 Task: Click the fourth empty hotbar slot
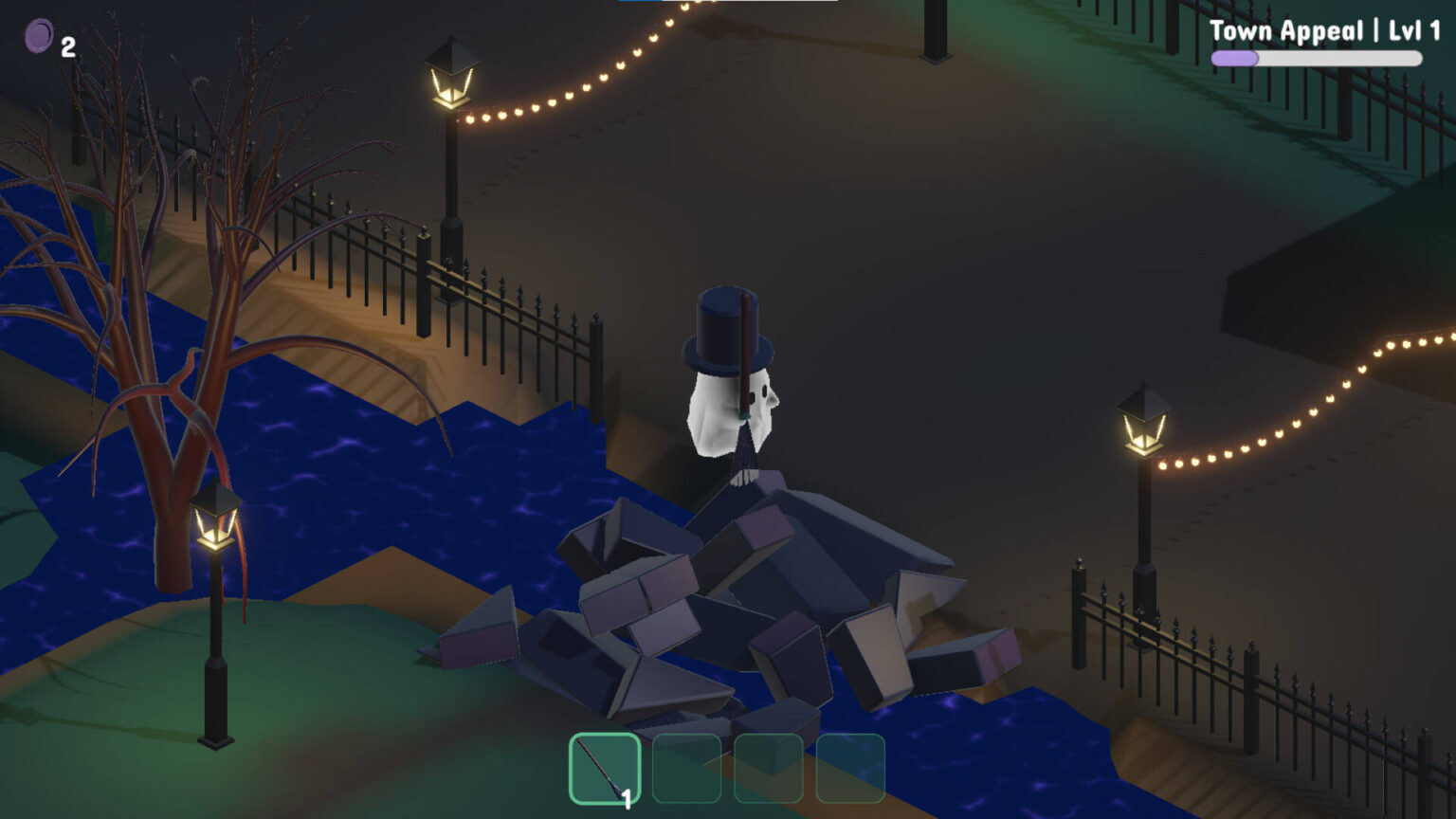(848, 768)
